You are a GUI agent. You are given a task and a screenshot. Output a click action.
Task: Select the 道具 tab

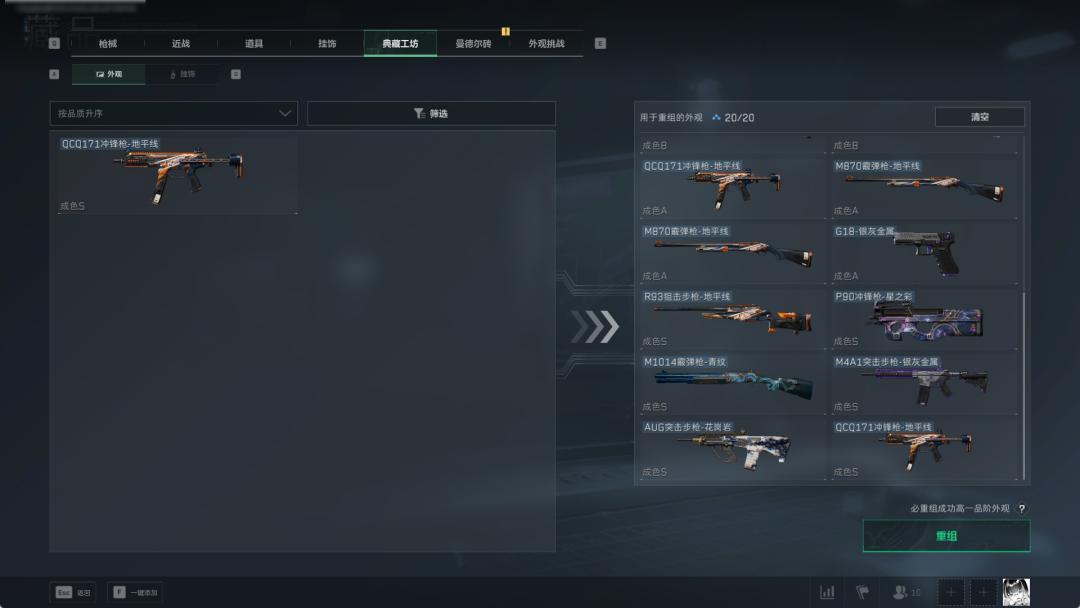(x=253, y=44)
